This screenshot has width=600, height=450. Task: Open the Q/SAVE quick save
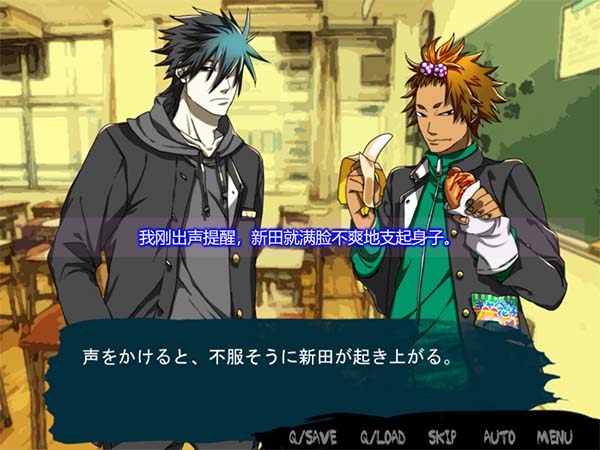click(x=313, y=437)
